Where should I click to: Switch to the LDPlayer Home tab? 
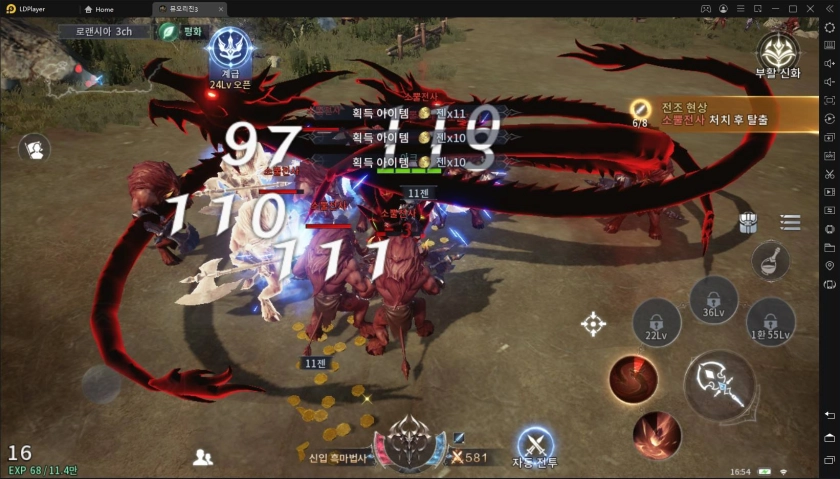pyautogui.click(x=99, y=9)
